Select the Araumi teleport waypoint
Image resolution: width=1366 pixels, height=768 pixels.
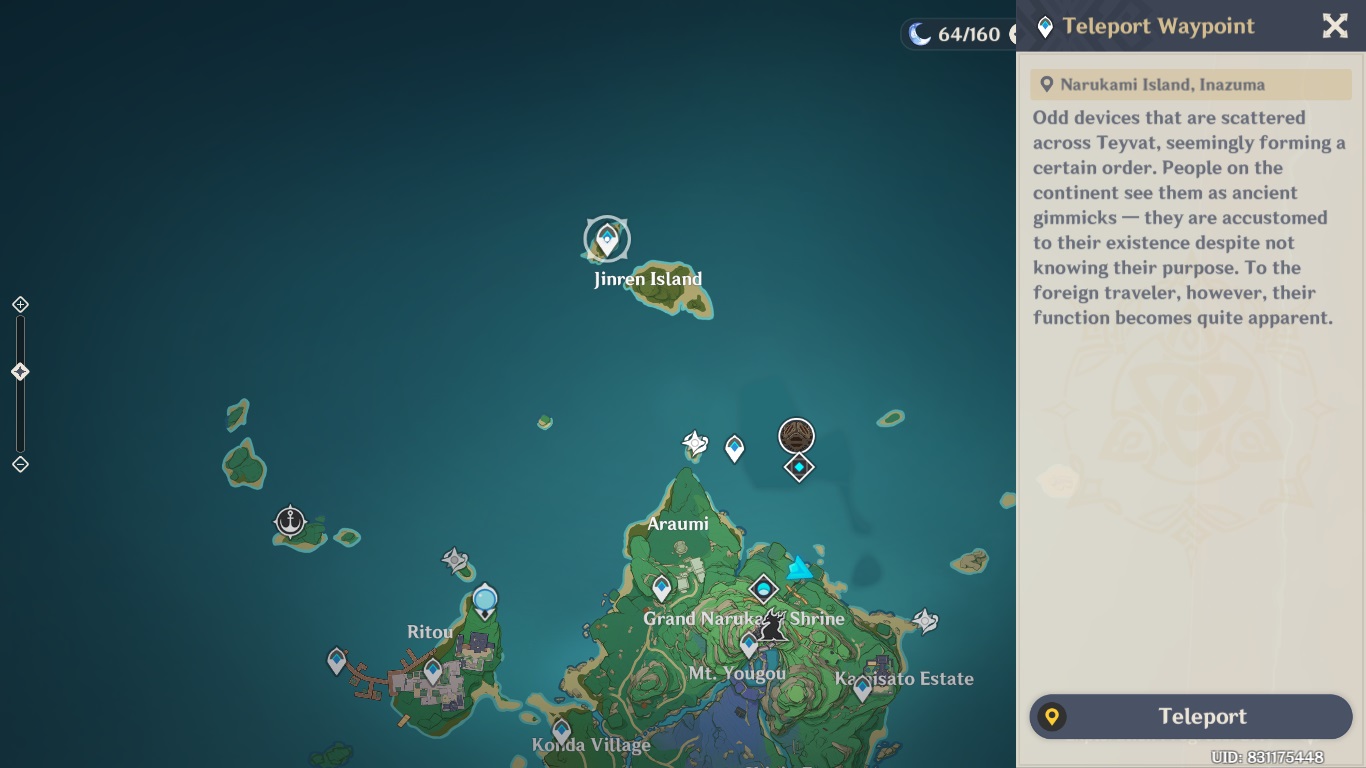click(661, 588)
